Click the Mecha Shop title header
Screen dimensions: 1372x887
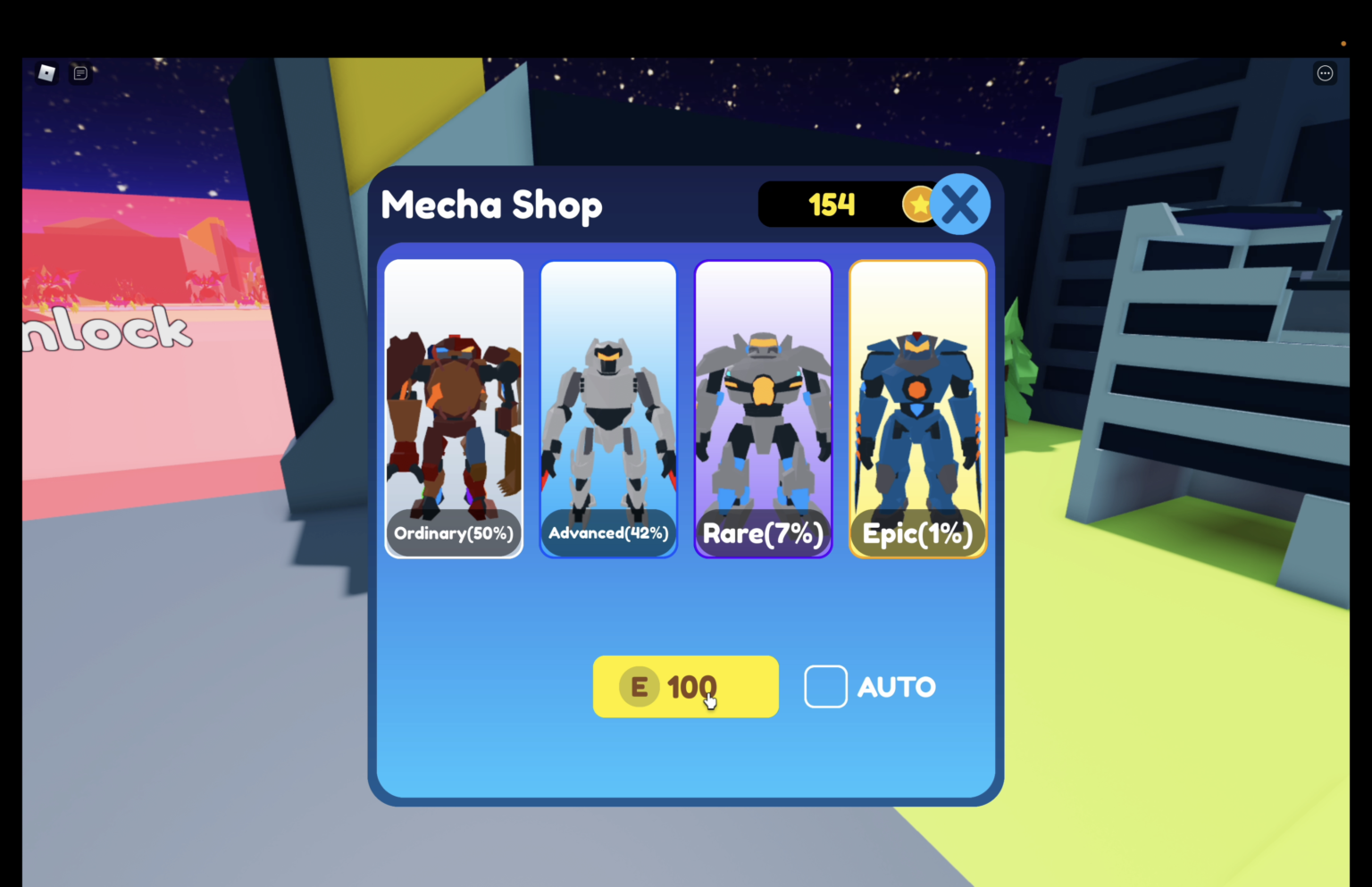click(491, 205)
